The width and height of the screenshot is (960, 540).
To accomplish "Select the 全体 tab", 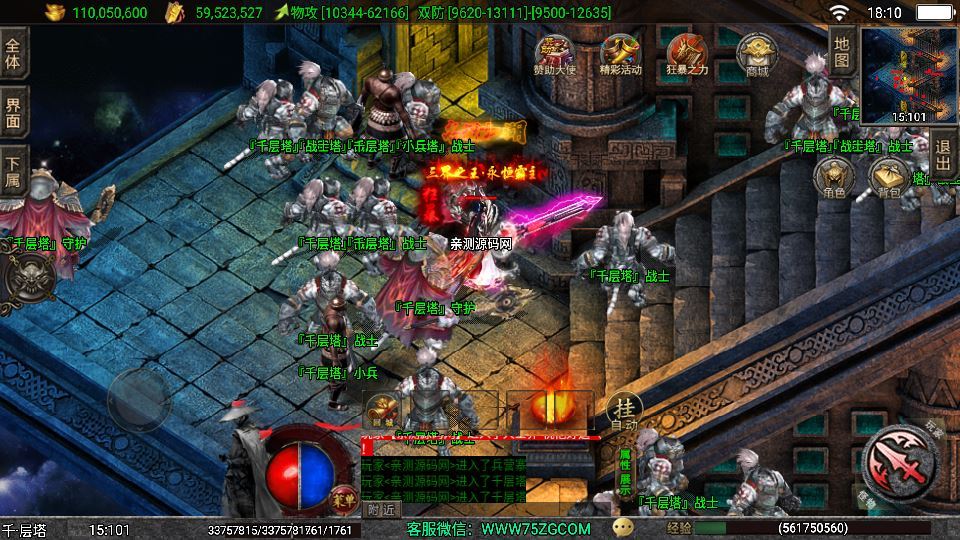I will [13, 53].
